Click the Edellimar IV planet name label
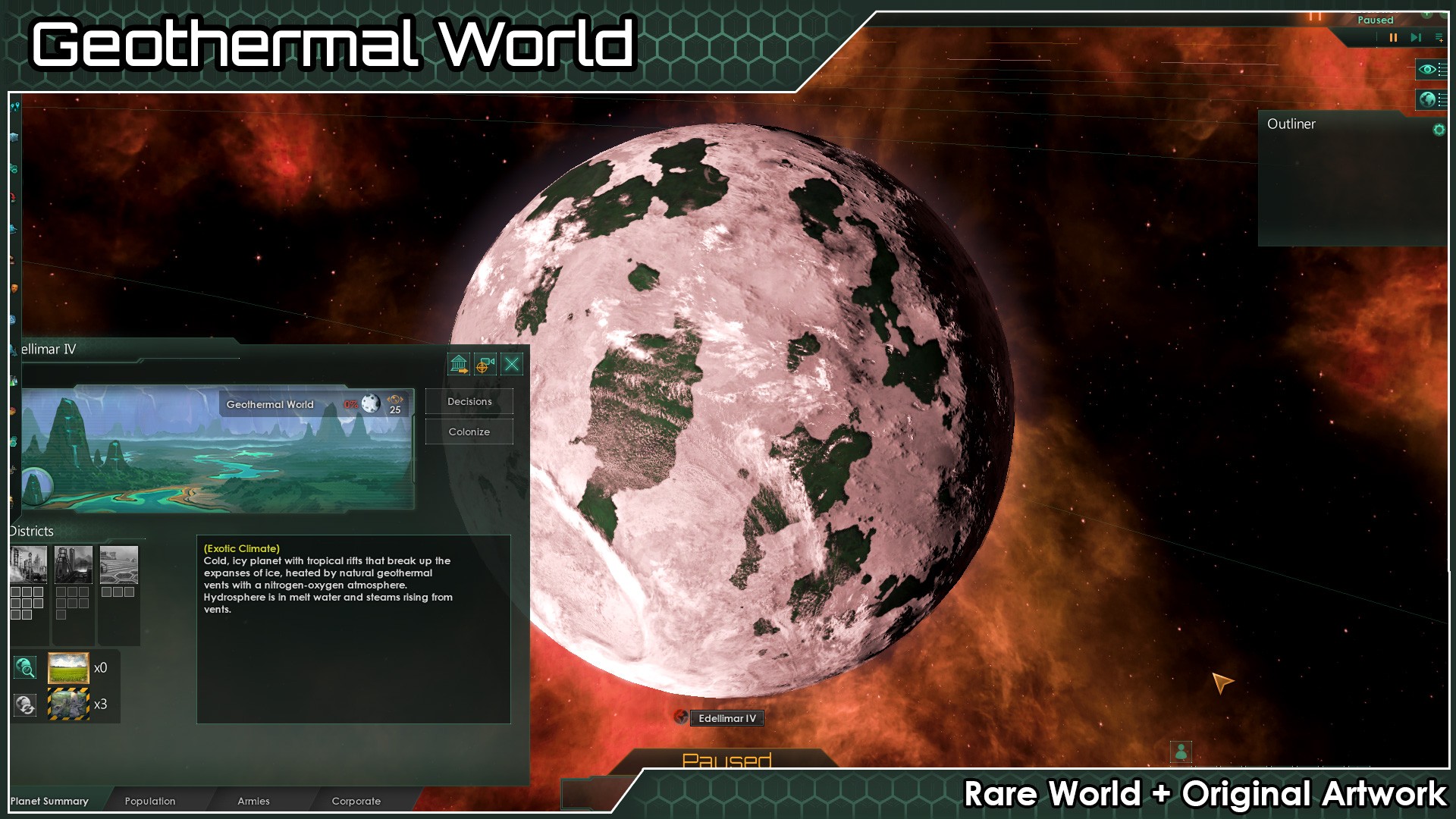The width and height of the screenshot is (1456, 819). coord(726,718)
